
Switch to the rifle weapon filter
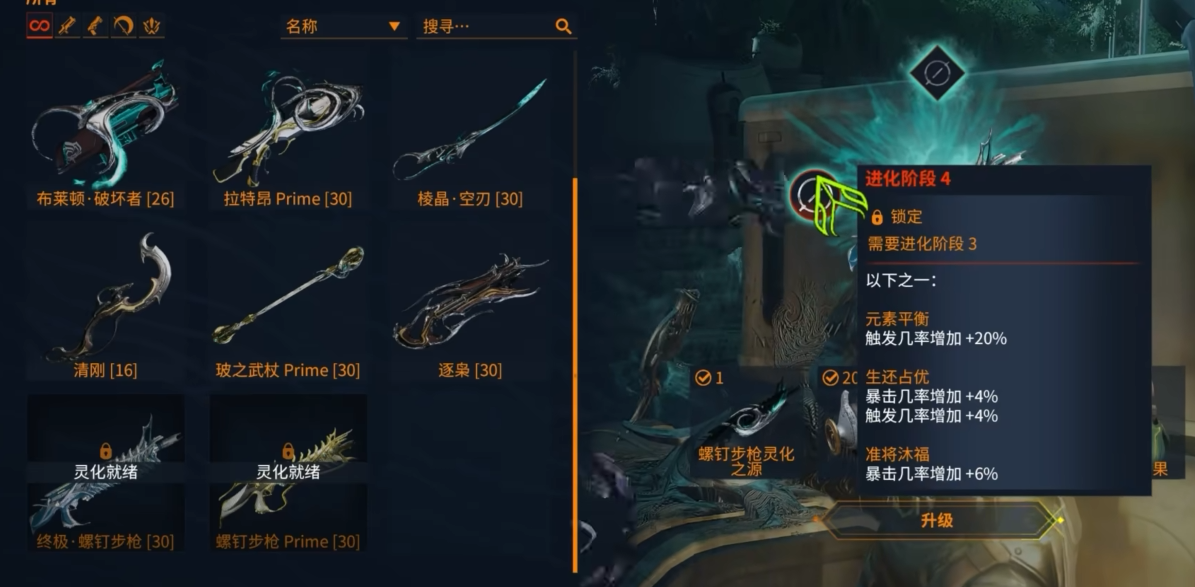68,26
